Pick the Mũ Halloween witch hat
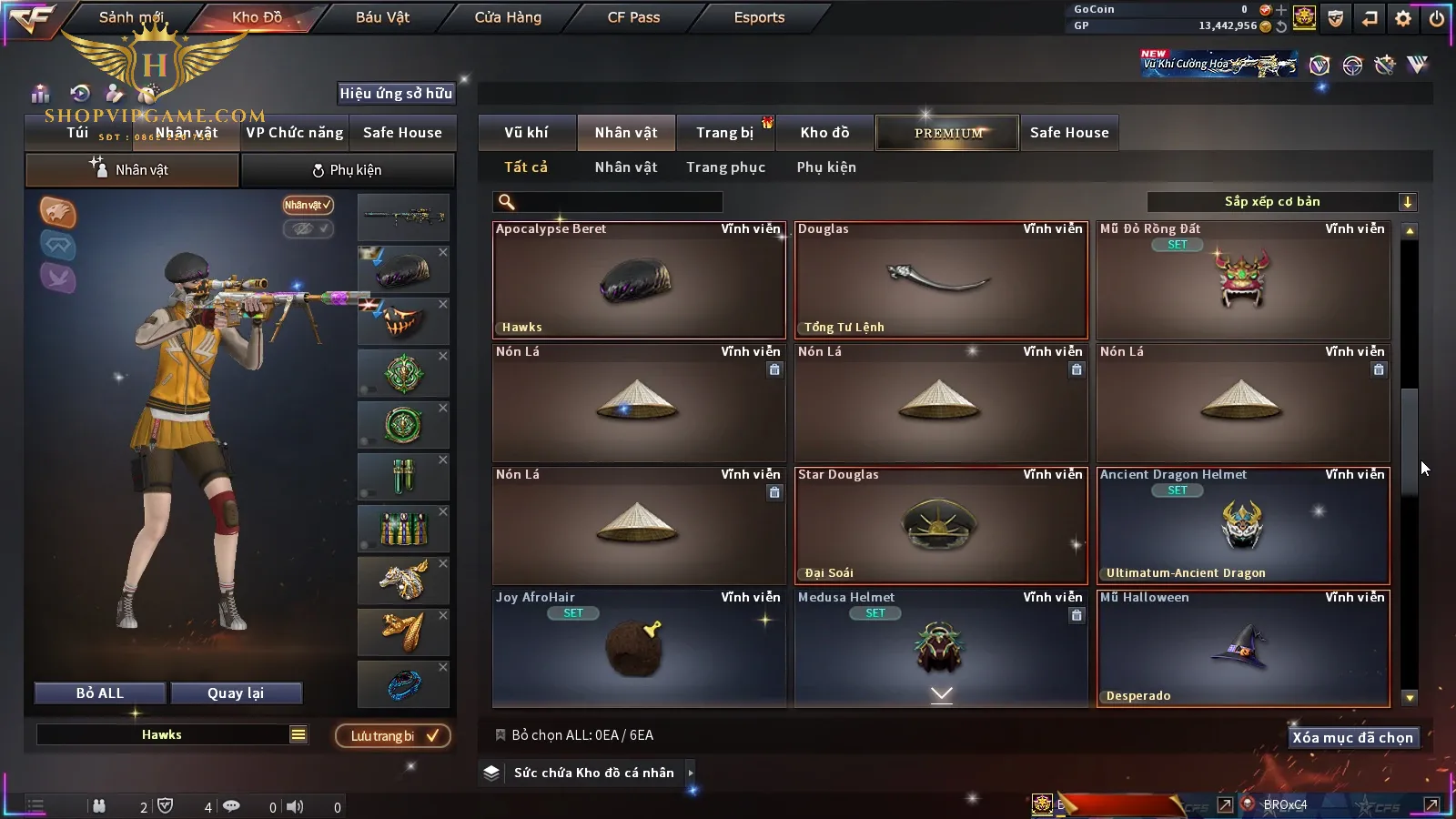Viewport: 1456px width, 819px height. click(x=1243, y=648)
